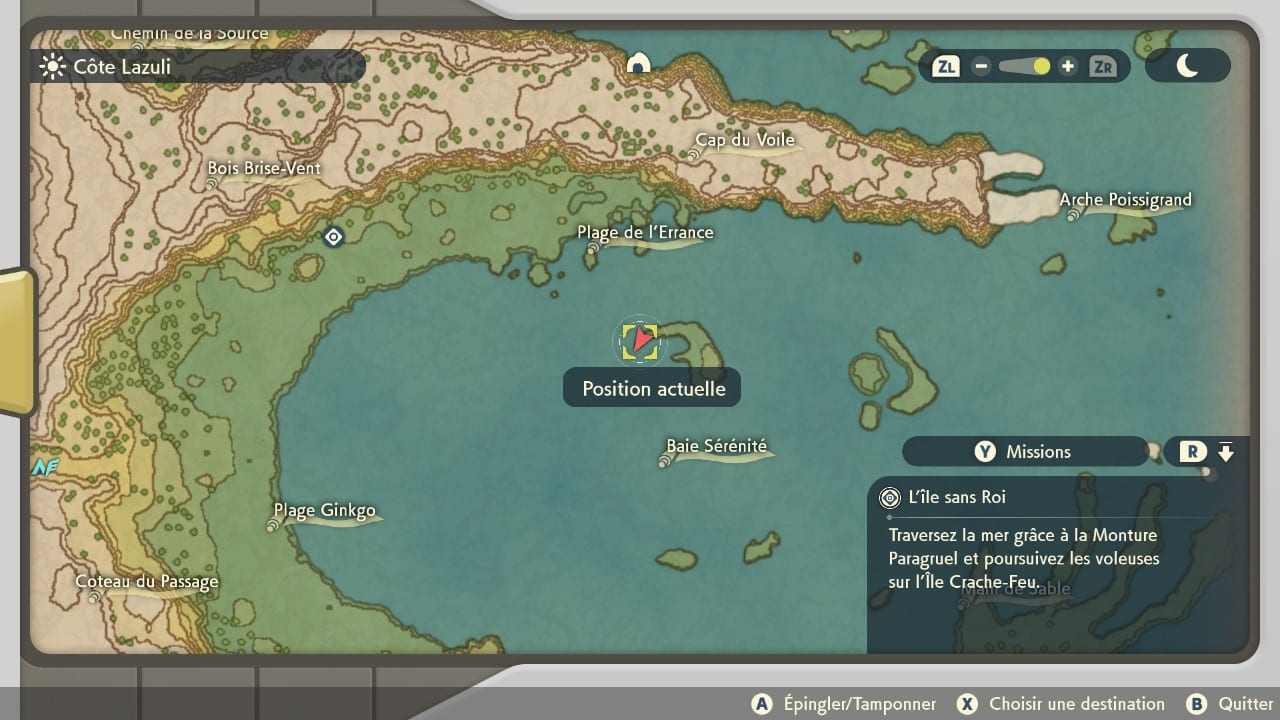Click the base camp tent marker
The height and width of the screenshot is (720, 1280).
[638, 64]
